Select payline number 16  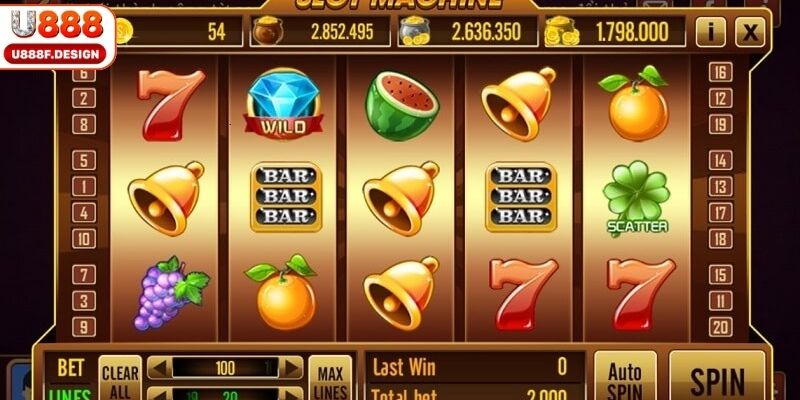718,72
